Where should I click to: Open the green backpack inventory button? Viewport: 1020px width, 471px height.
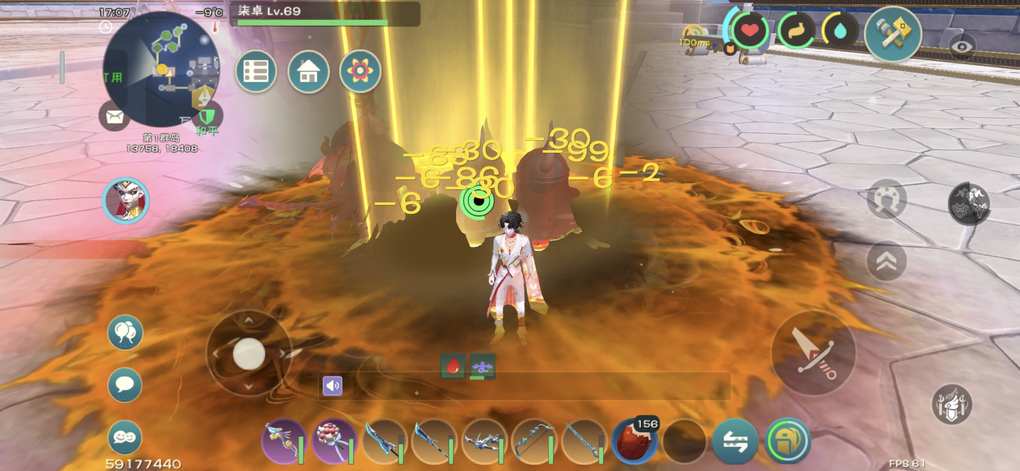coord(788,441)
